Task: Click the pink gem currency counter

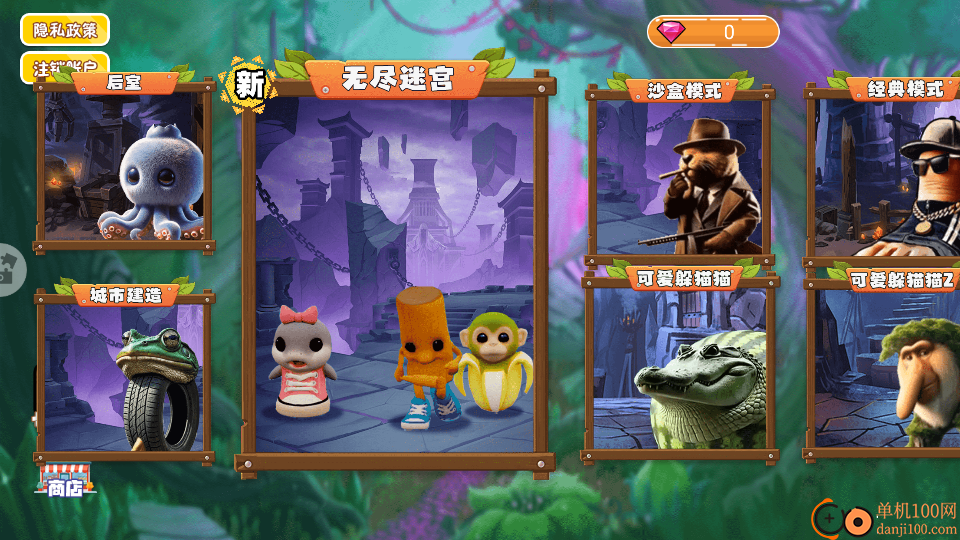Action: point(713,32)
